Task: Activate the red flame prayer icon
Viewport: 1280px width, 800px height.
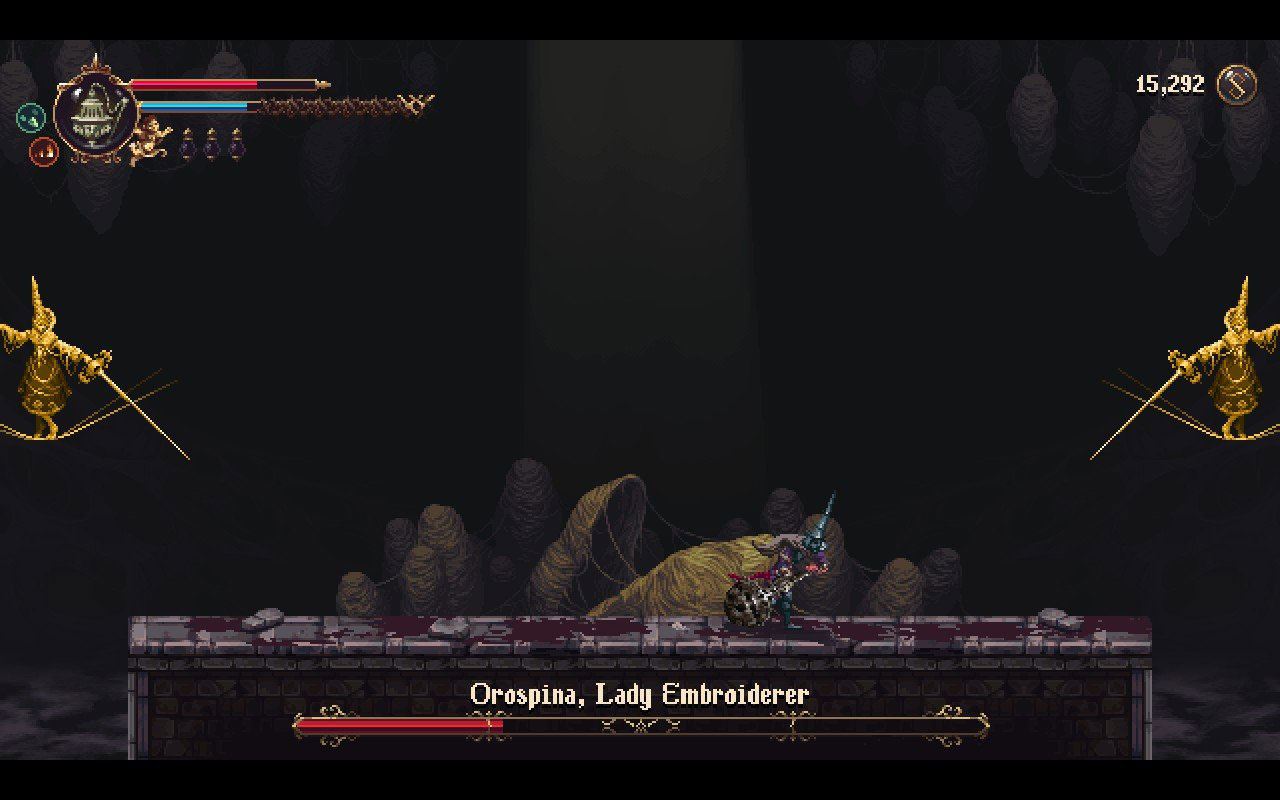Action: 43,152
